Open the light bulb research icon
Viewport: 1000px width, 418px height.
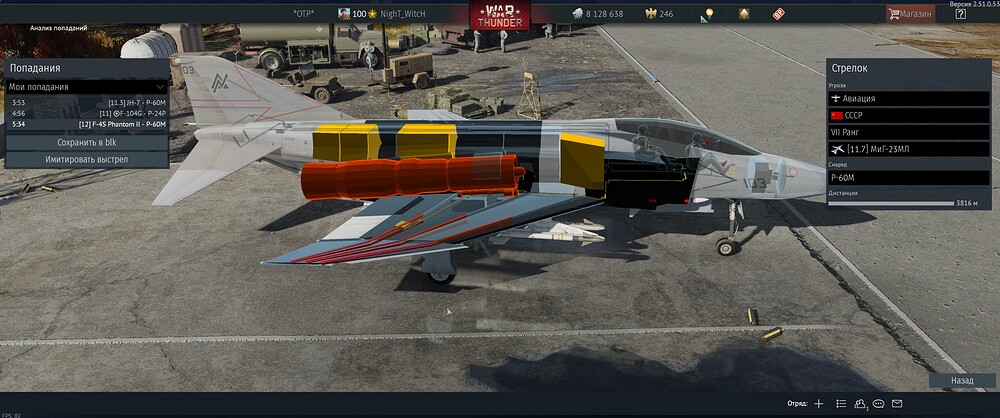point(708,14)
